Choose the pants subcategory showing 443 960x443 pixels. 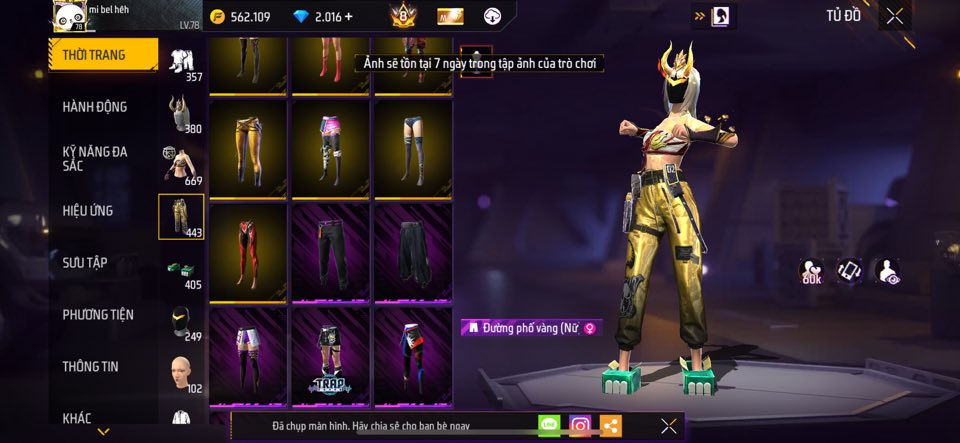(x=181, y=217)
